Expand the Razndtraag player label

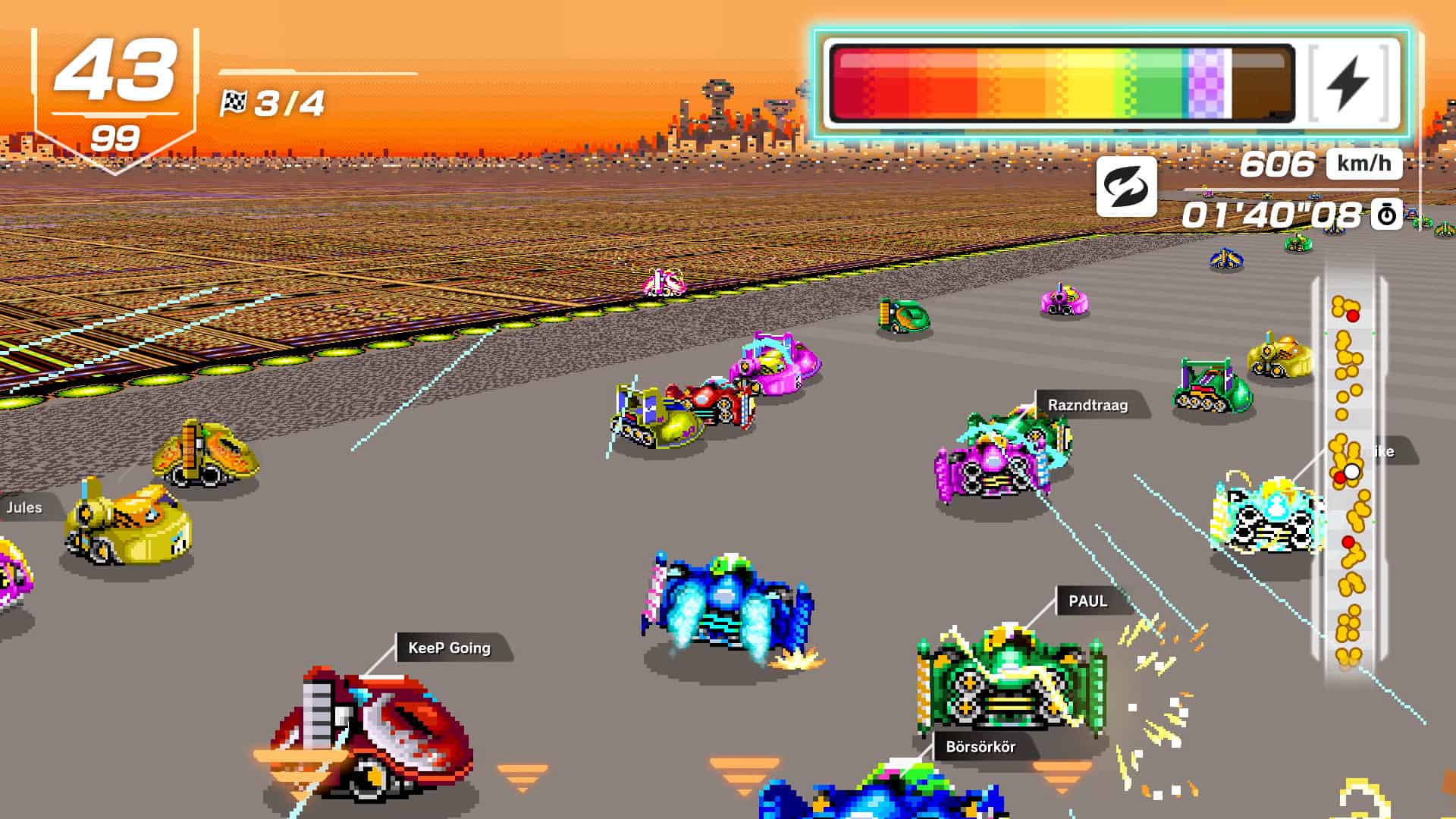tap(1087, 405)
